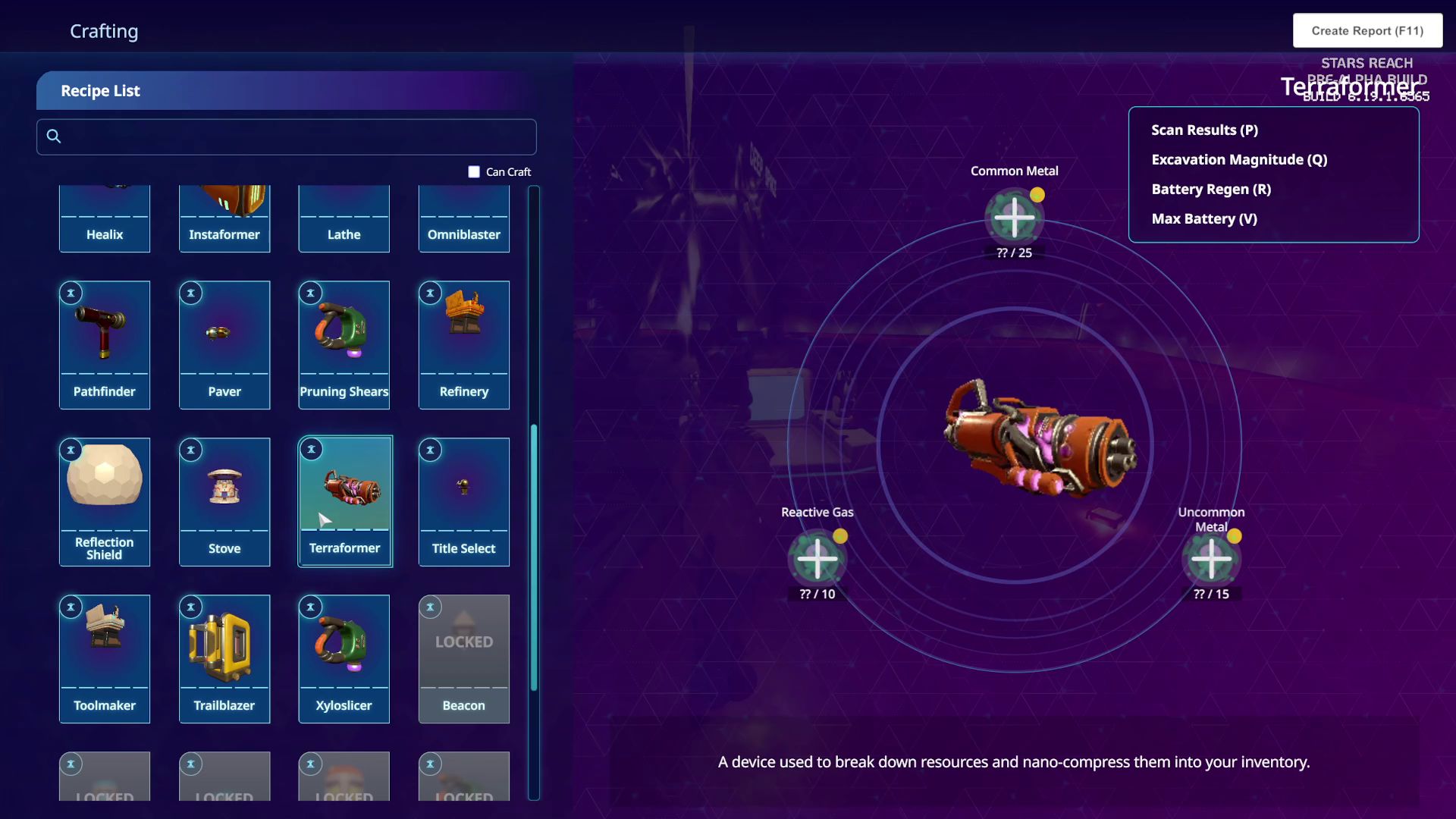Image resolution: width=1456 pixels, height=819 pixels.
Task: Choose the Stove recipe
Action: point(224,501)
